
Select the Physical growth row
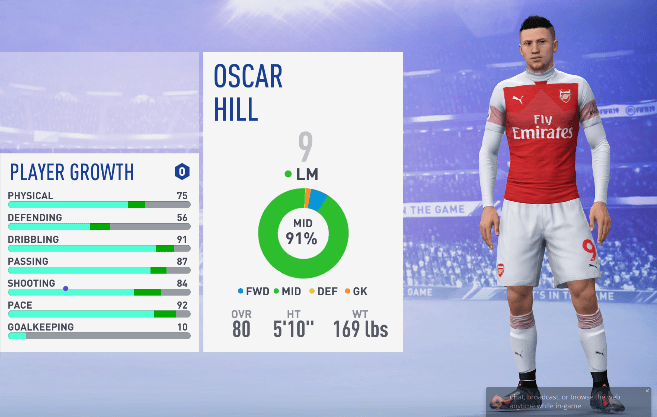pyautogui.click(x=98, y=200)
